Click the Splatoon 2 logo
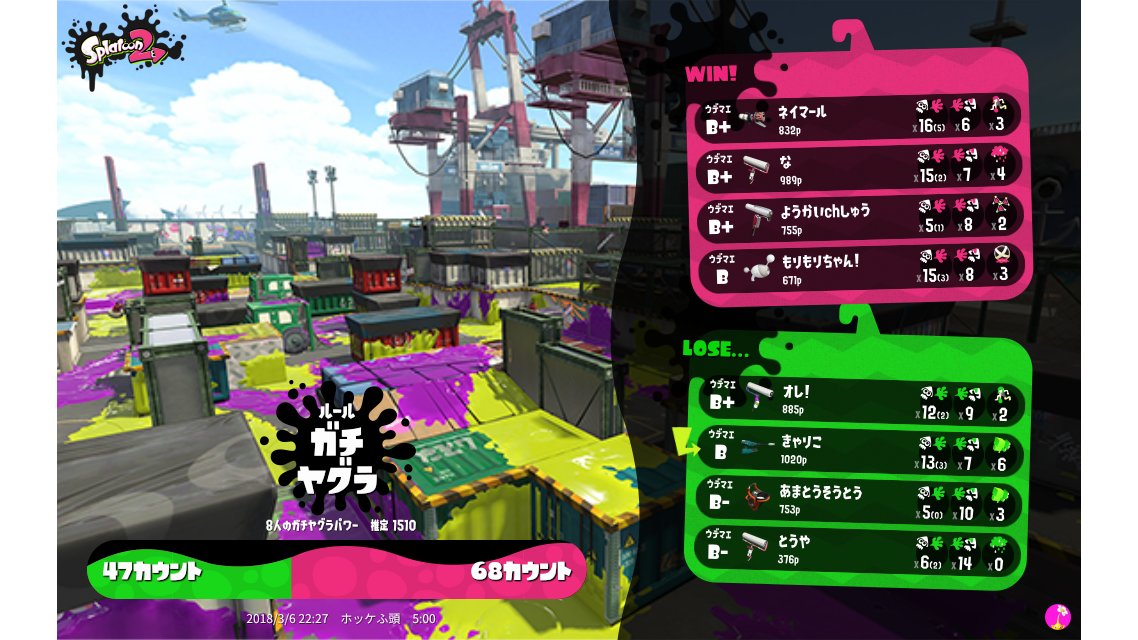 click(x=123, y=47)
